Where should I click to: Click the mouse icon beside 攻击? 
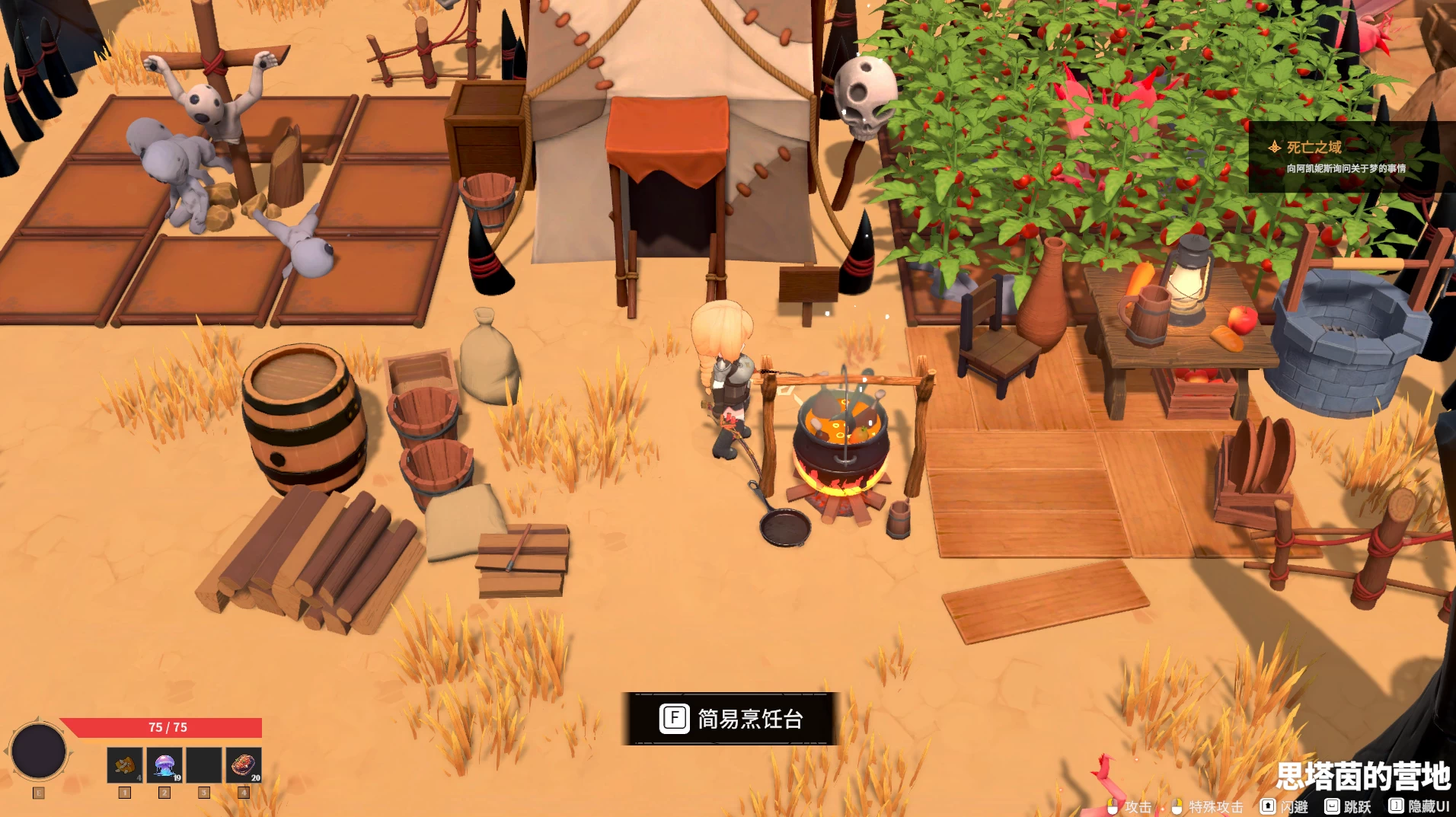click(1111, 806)
